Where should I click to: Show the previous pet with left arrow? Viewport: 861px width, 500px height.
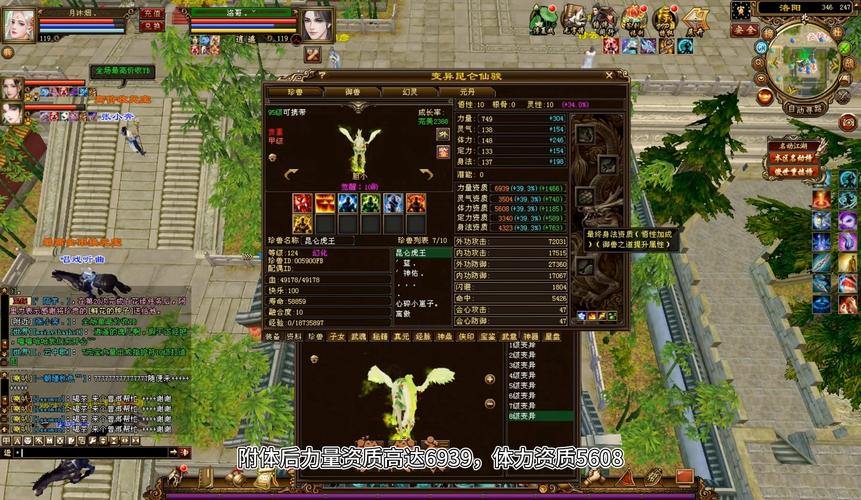point(292,174)
